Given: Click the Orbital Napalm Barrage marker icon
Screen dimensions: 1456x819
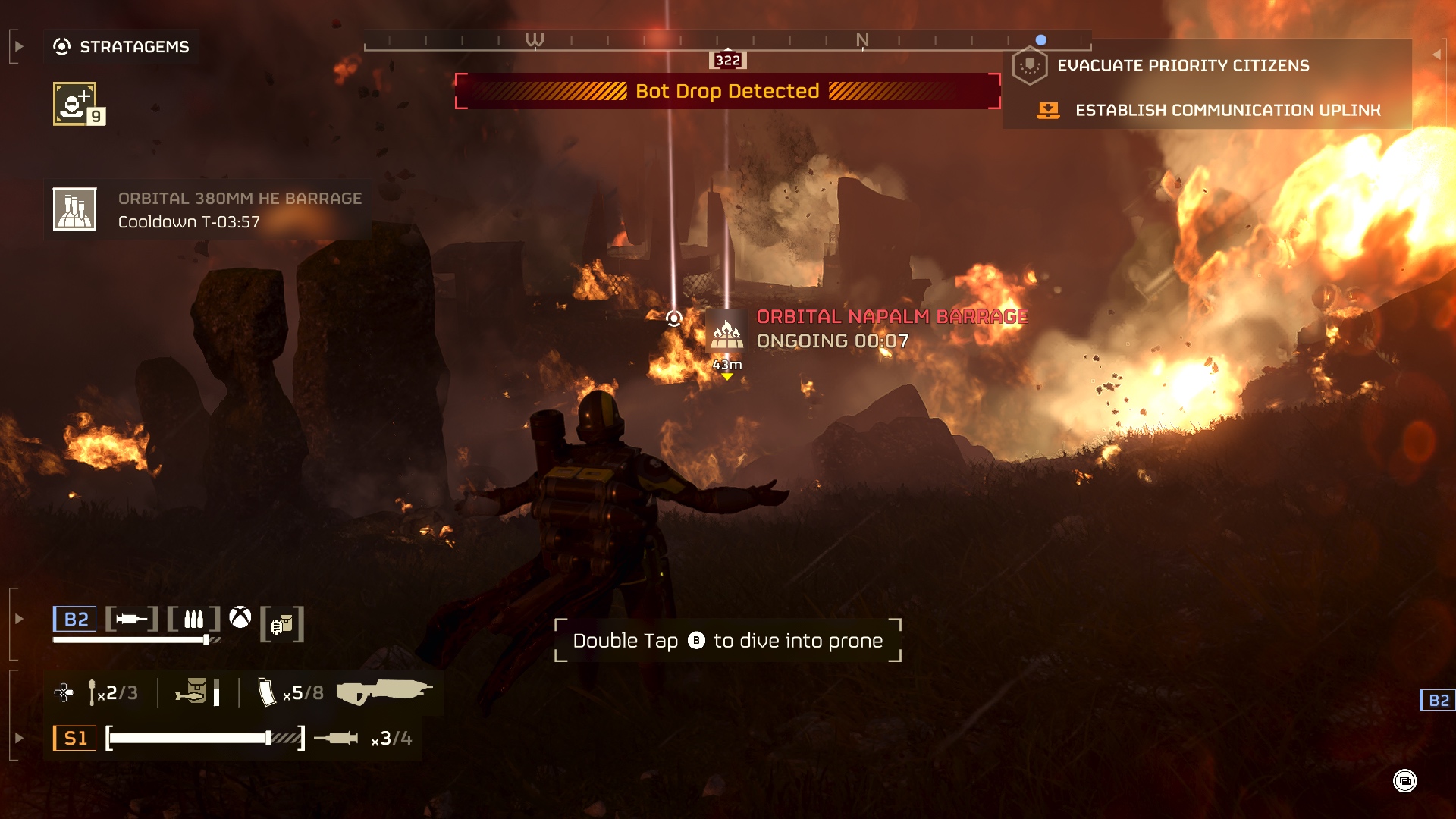Looking at the screenshot, I should (x=726, y=332).
